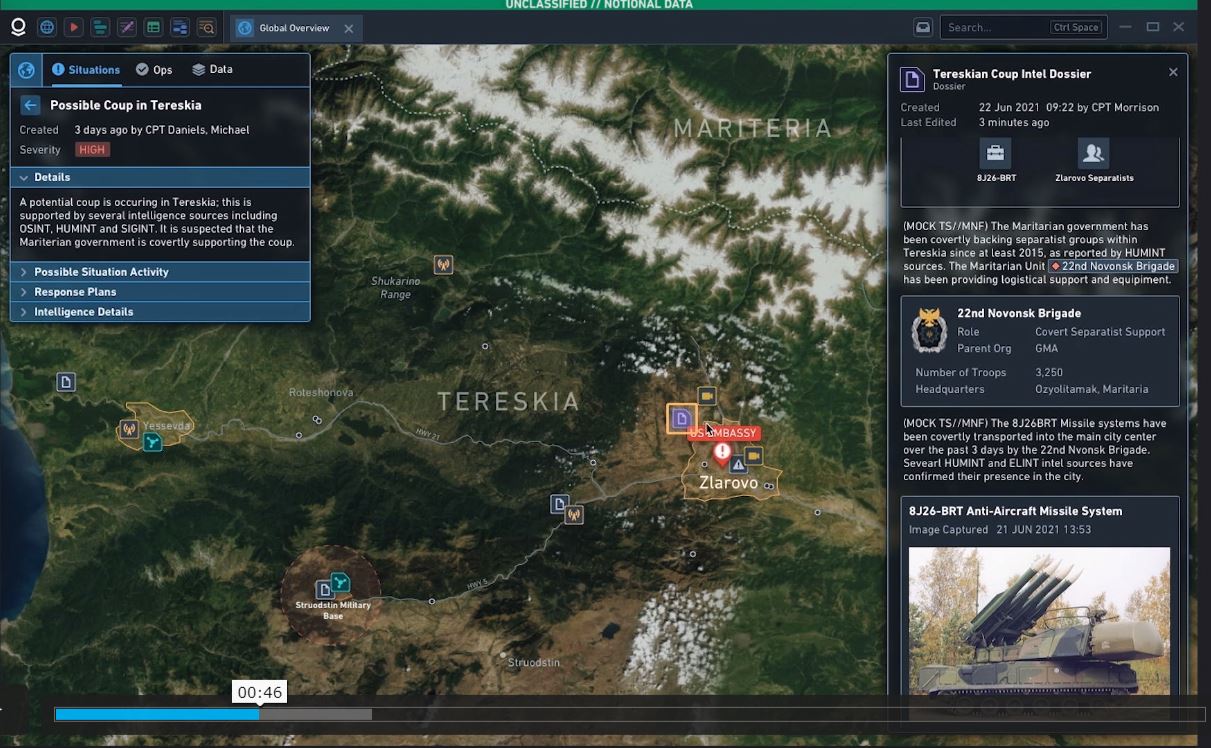Go back from Possible Coup in Tereskia
Screen dimensions: 1211x748
tap(30, 105)
